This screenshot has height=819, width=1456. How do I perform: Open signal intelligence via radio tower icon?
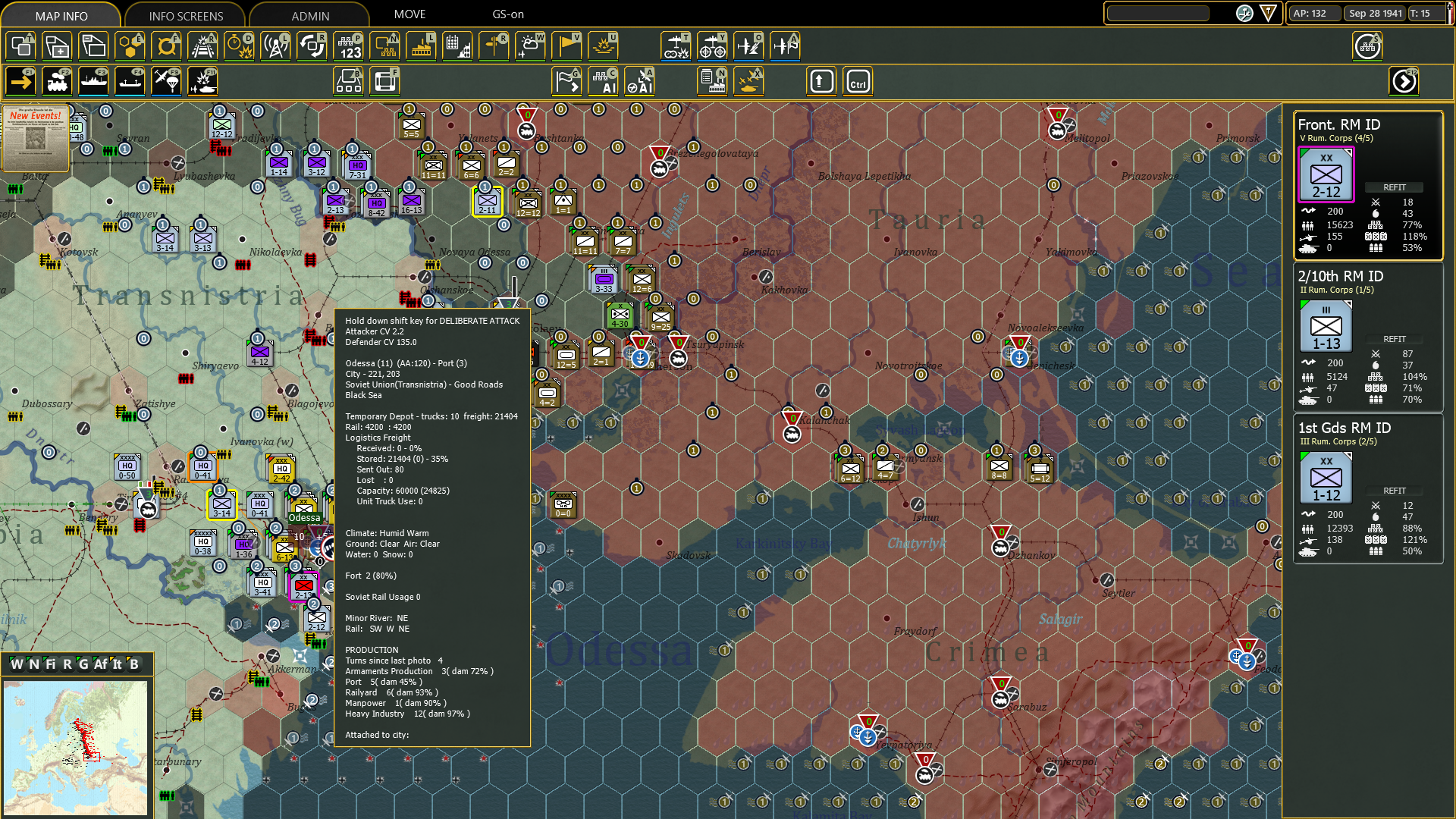point(275,47)
